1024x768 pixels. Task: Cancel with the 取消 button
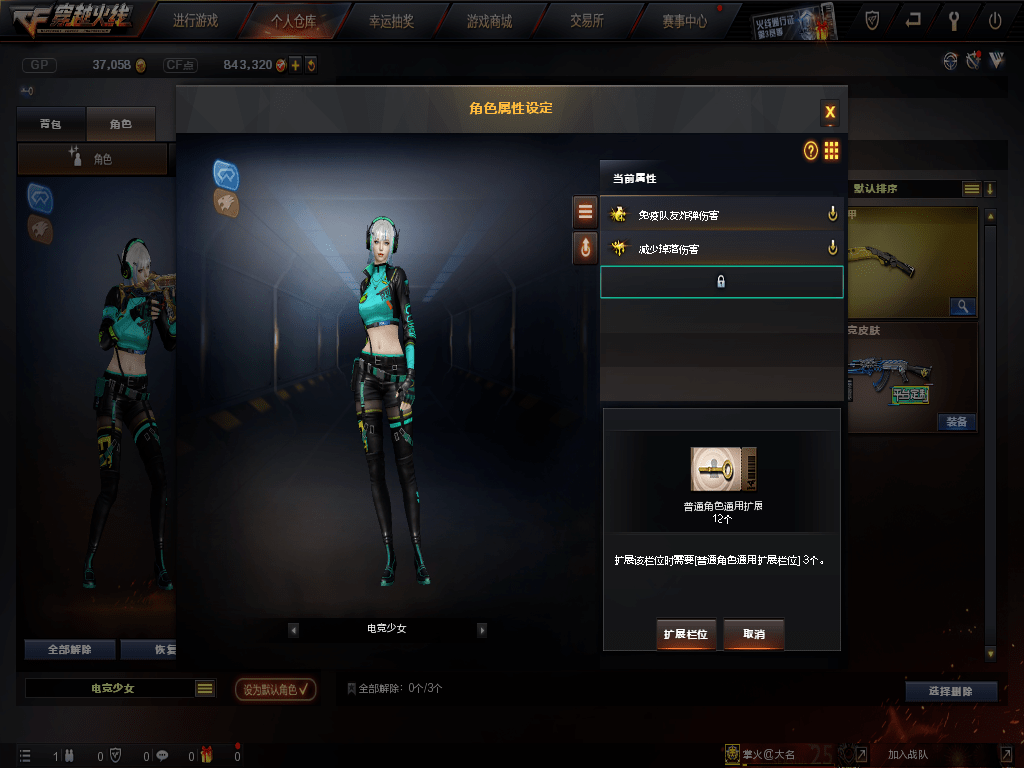point(754,634)
